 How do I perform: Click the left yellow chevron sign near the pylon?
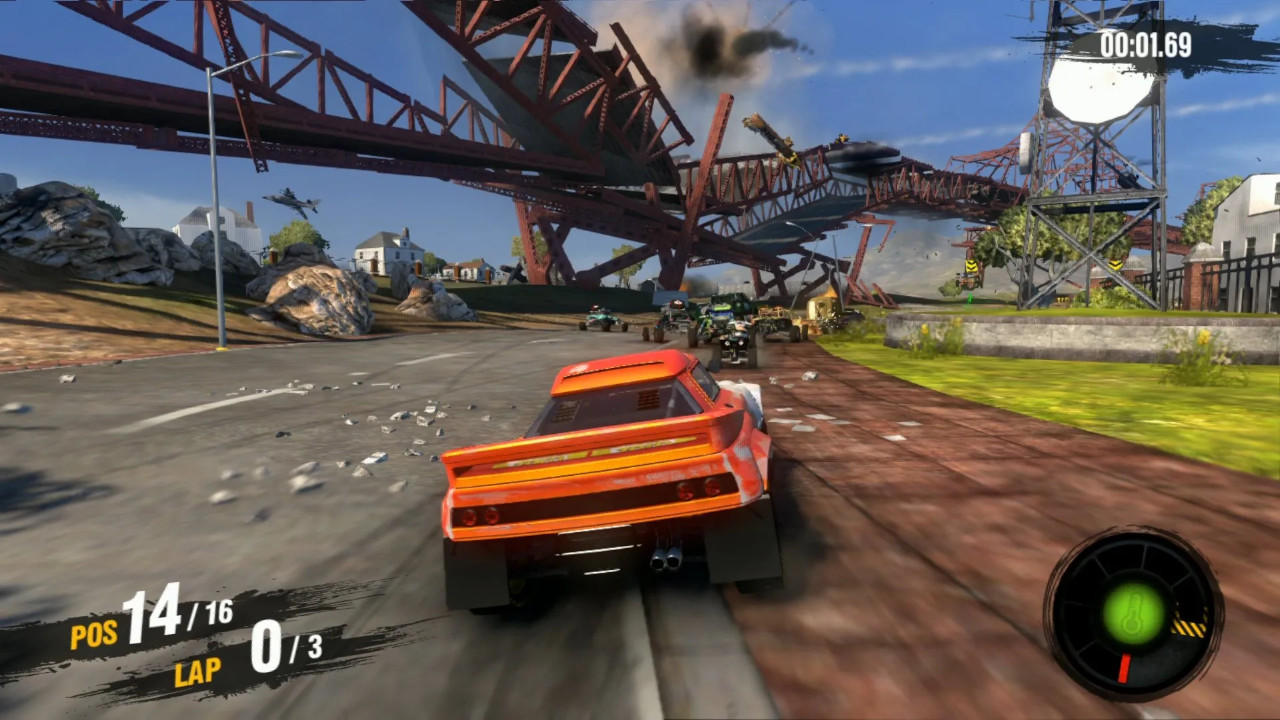(971, 265)
